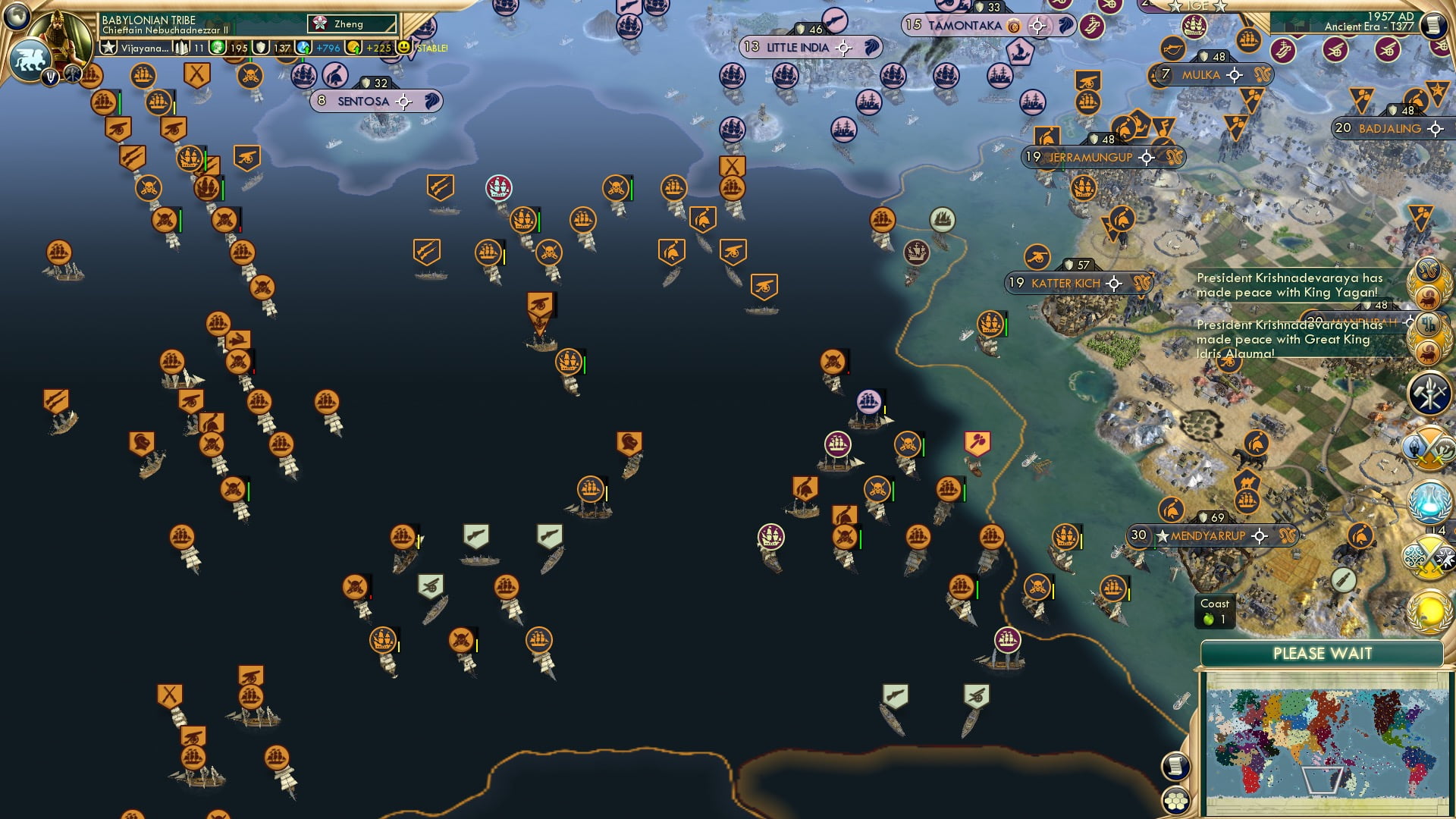The image size is (1456, 819).
Task: Open the scroll icon beside the minimap
Action: [x=1175, y=766]
